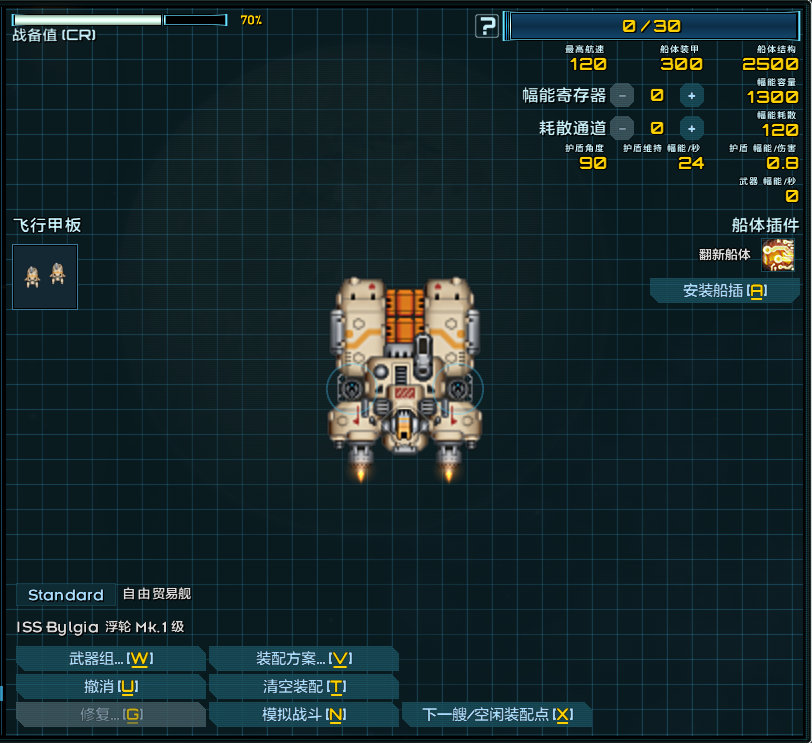Increase 幅能寄存器 with the plus button

[x=691, y=96]
